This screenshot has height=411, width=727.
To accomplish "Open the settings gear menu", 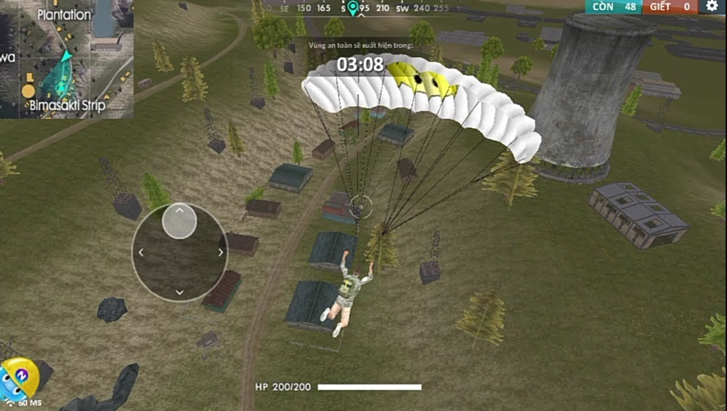I will 712,6.
